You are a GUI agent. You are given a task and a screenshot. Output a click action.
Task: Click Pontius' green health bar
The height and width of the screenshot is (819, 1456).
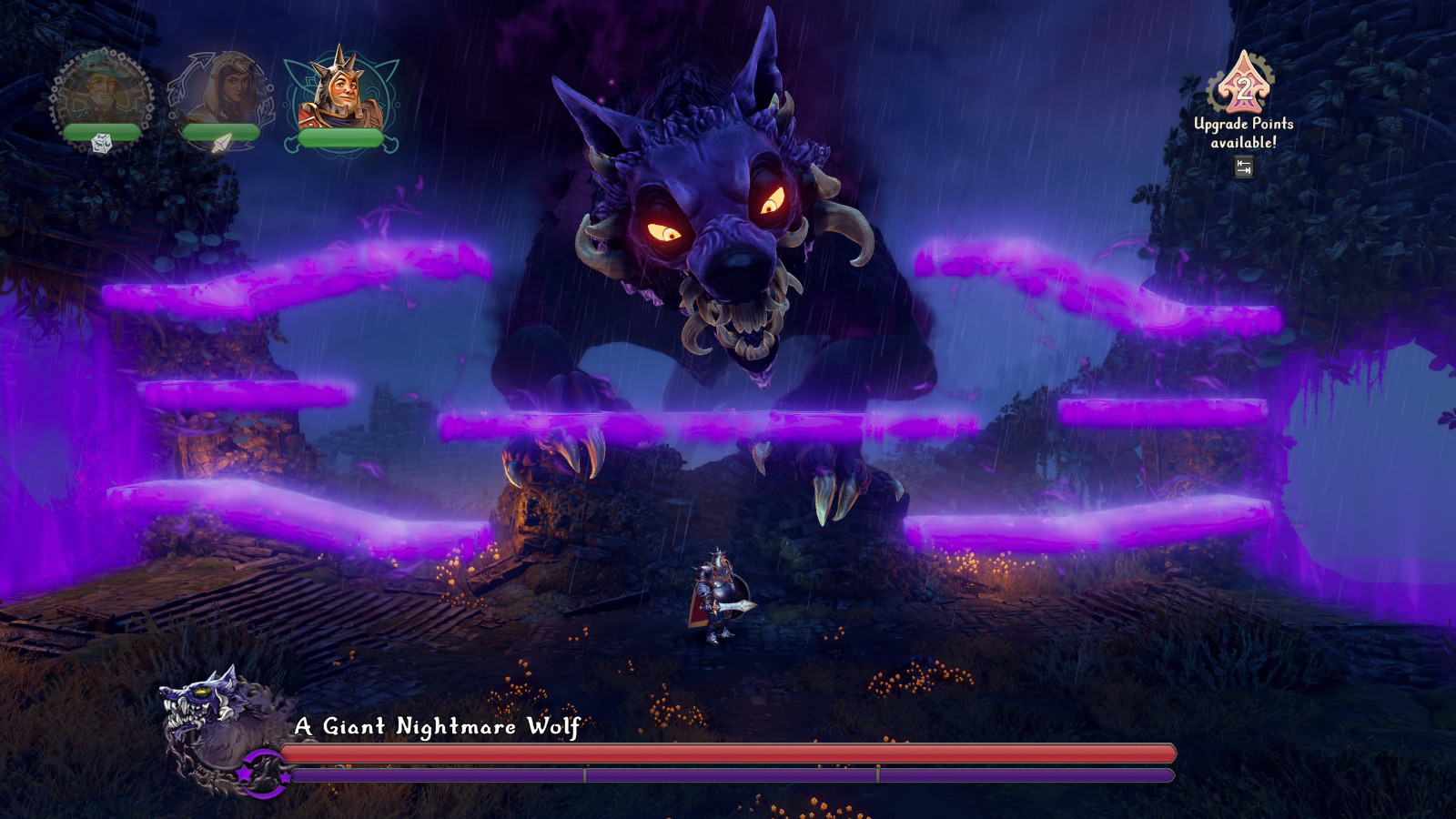point(341,137)
